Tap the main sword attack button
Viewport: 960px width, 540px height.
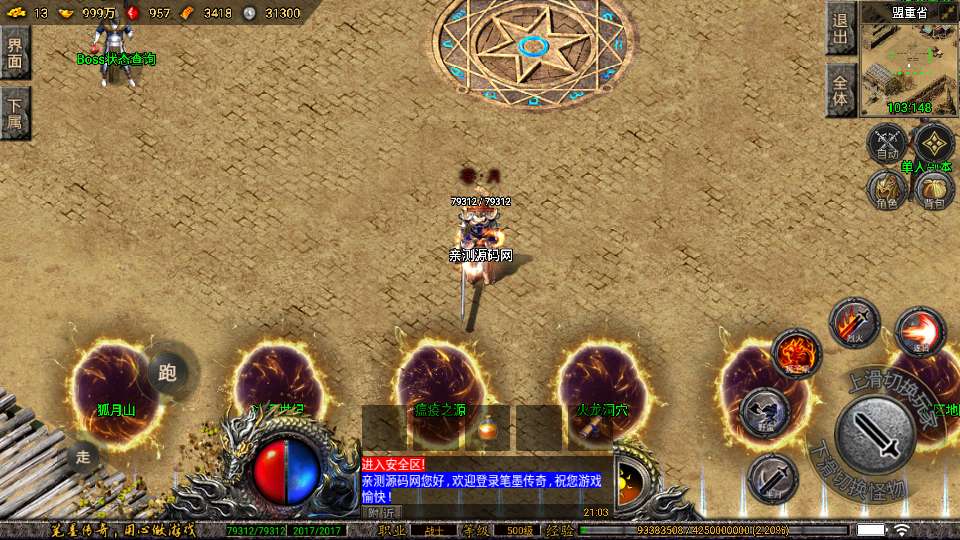tap(875, 435)
